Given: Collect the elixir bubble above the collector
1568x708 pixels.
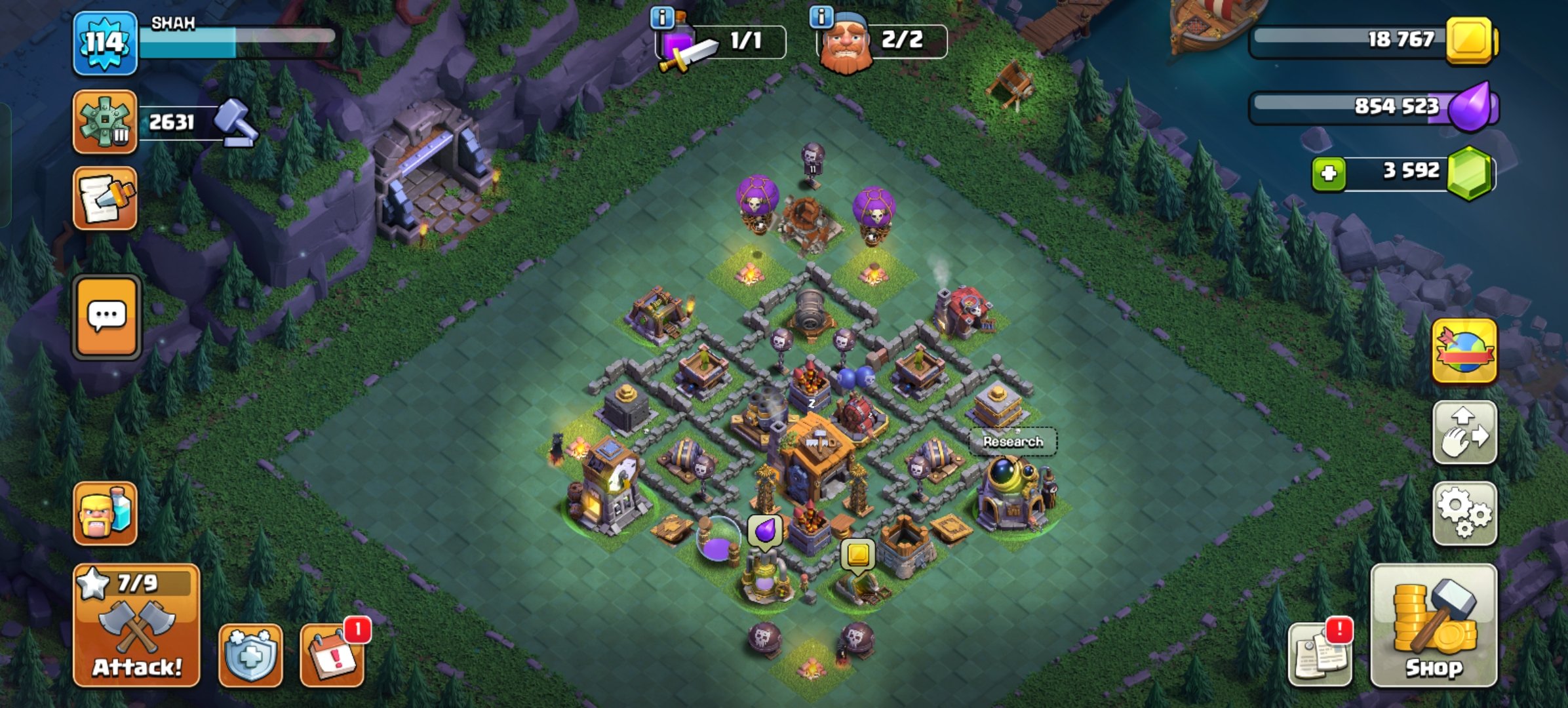Looking at the screenshot, I should (765, 530).
